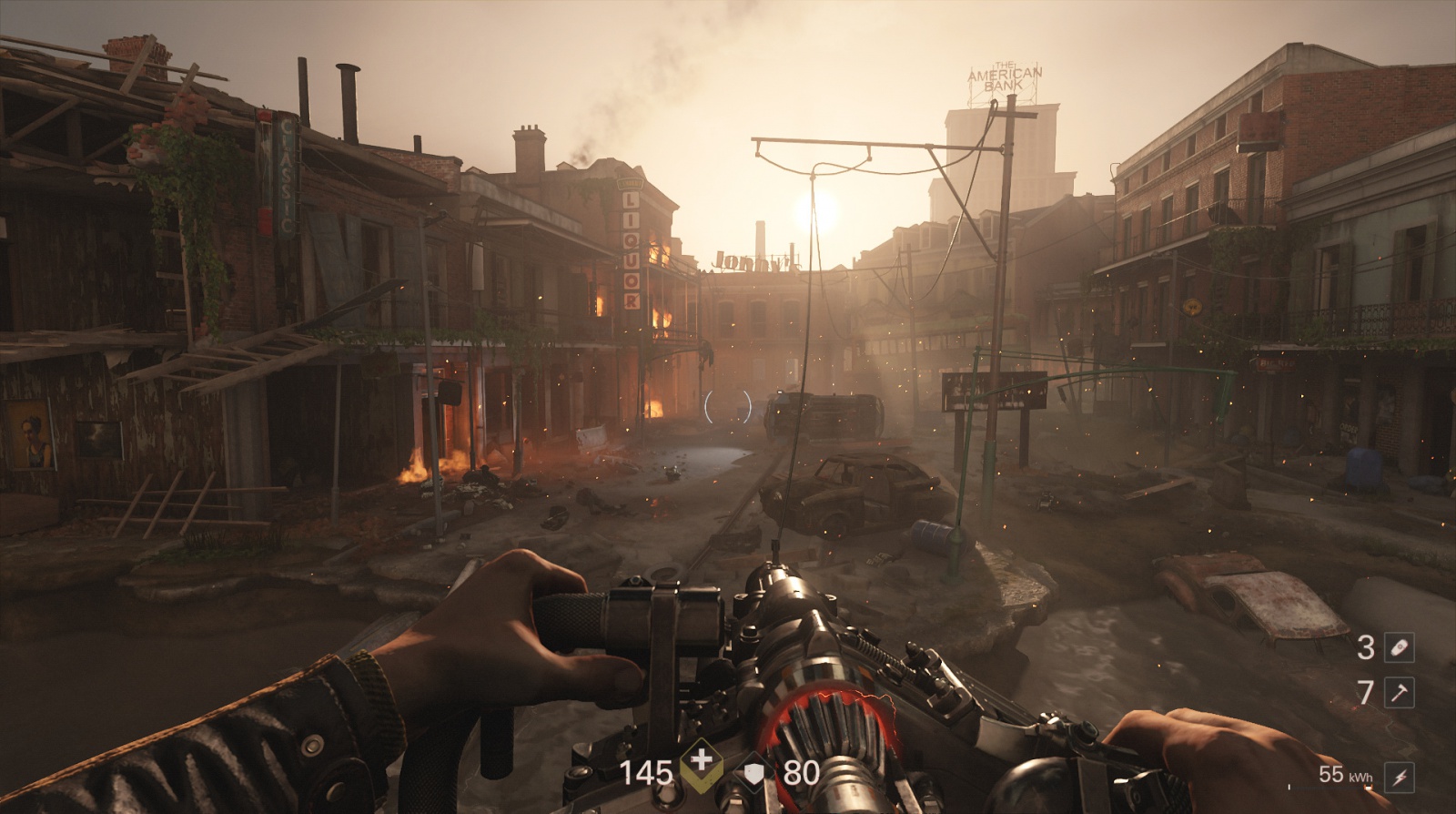Click the kWh unit label
The height and width of the screenshot is (814, 1456).
(1361, 777)
